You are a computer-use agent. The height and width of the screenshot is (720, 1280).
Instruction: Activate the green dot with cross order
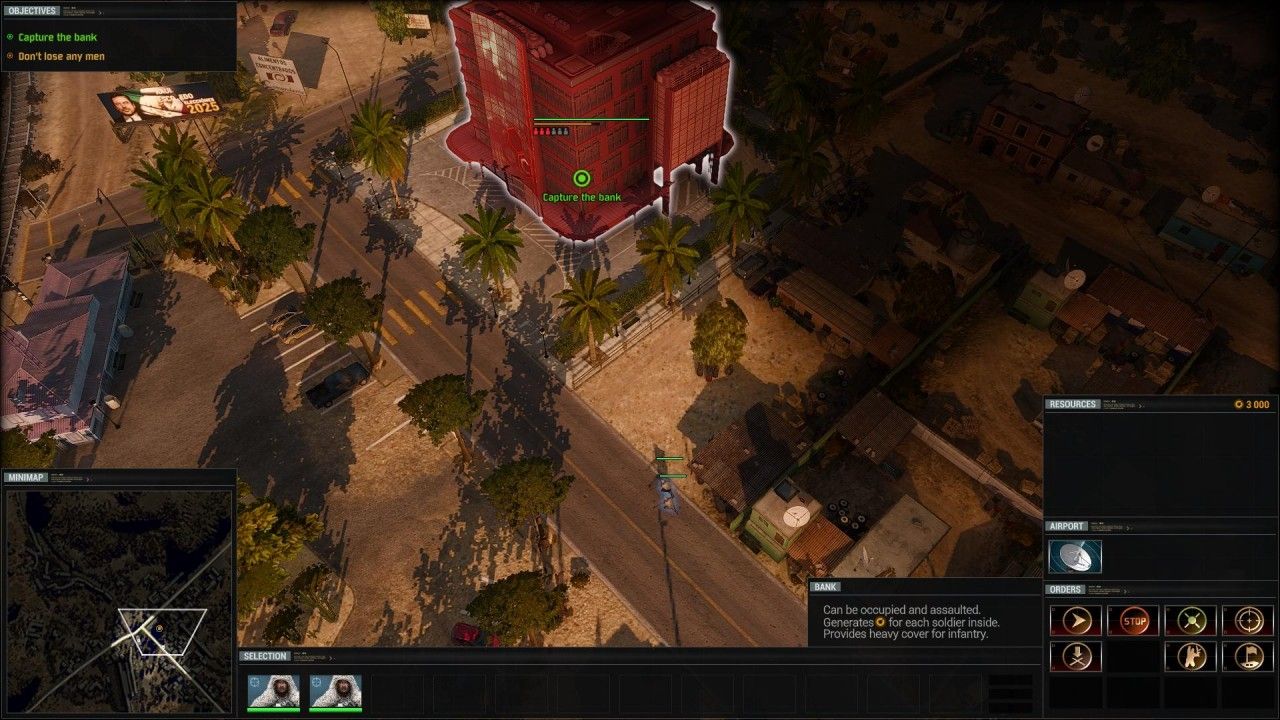[1191, 621]
